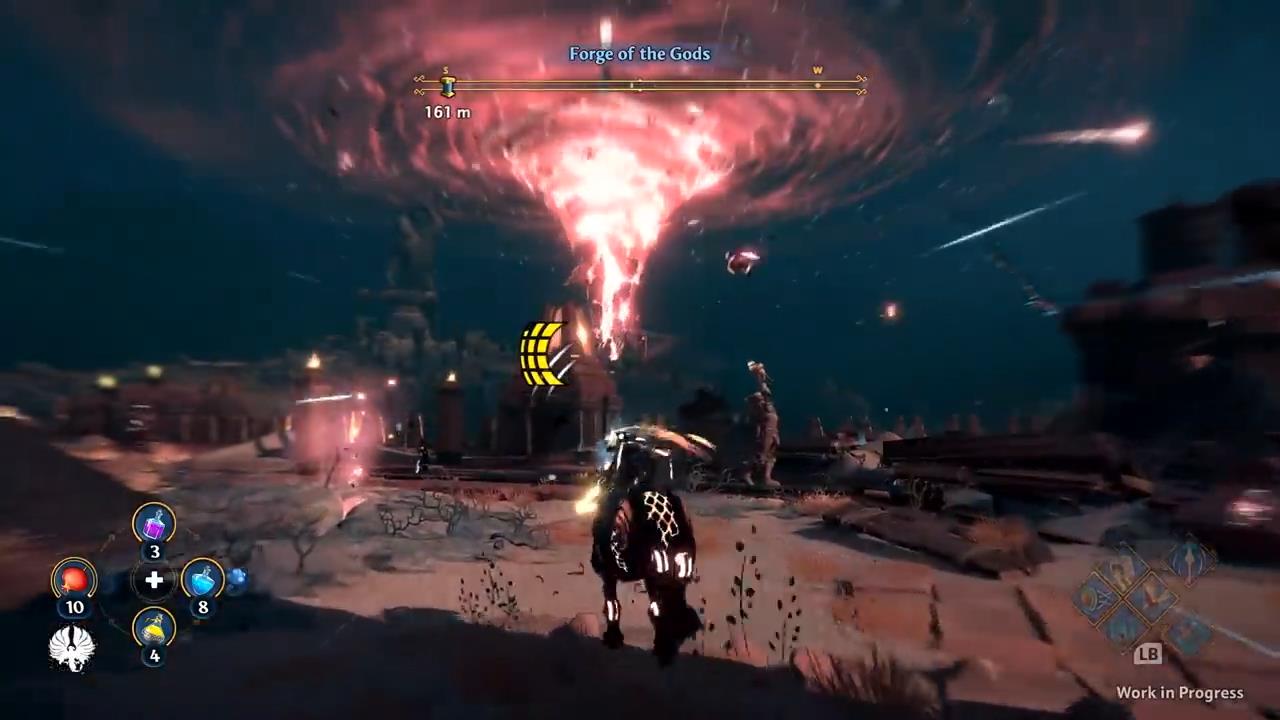Use the purple potion with 3 charges
This screenshot has width=1280, height=720.
coord(154,524)
